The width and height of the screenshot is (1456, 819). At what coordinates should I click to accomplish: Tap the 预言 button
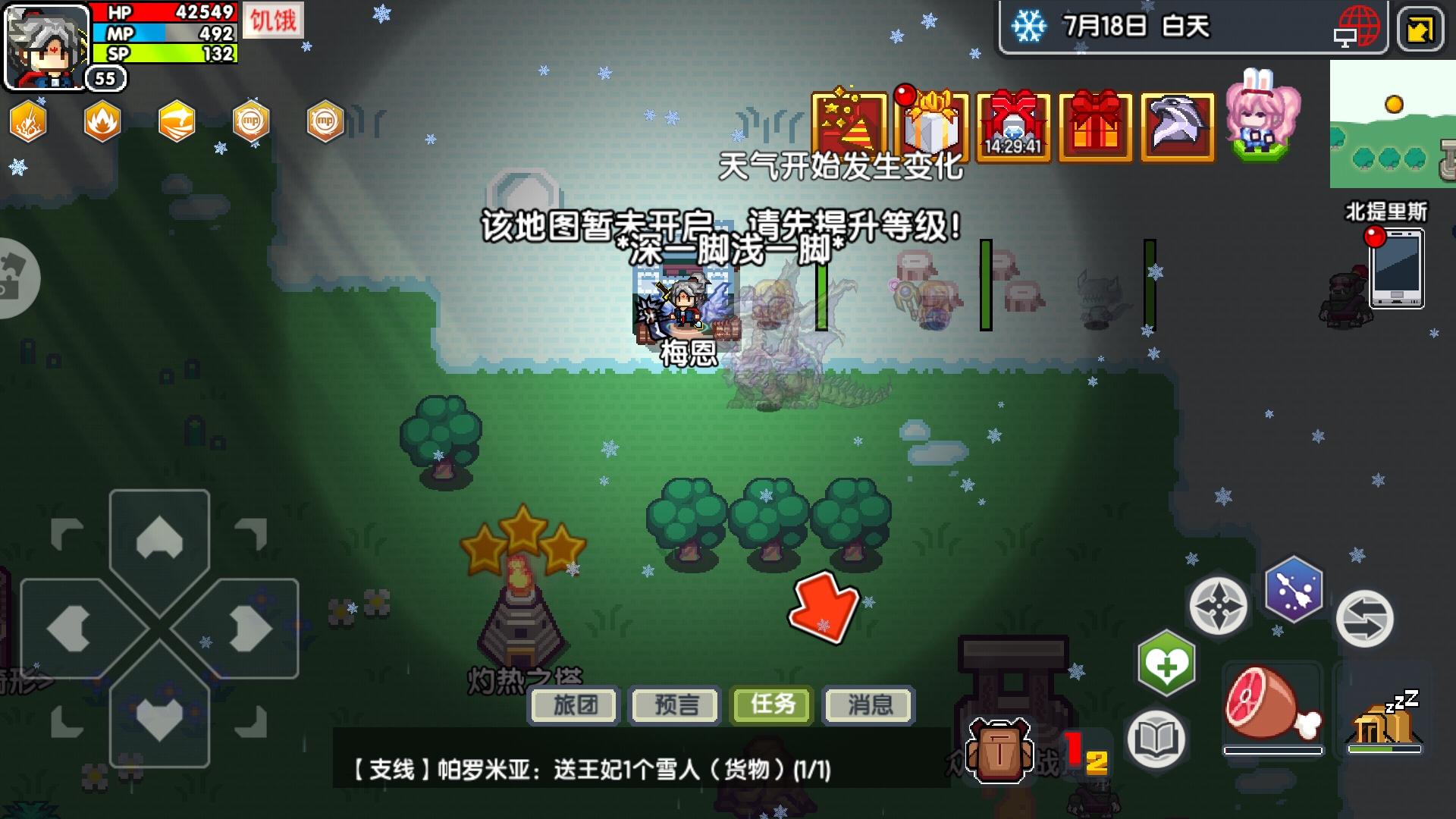click(x=673, y=704)
